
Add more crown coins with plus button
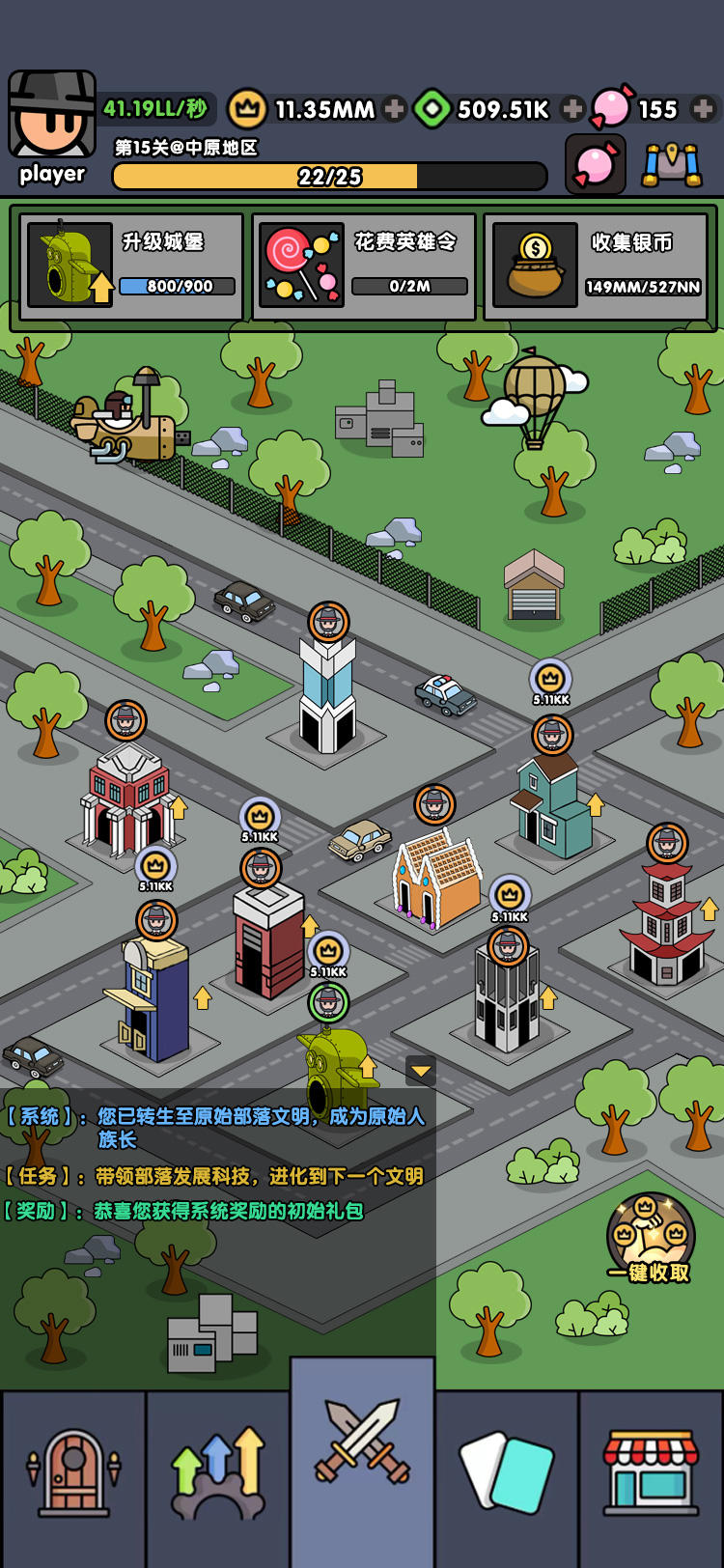[x=394, y=109]
